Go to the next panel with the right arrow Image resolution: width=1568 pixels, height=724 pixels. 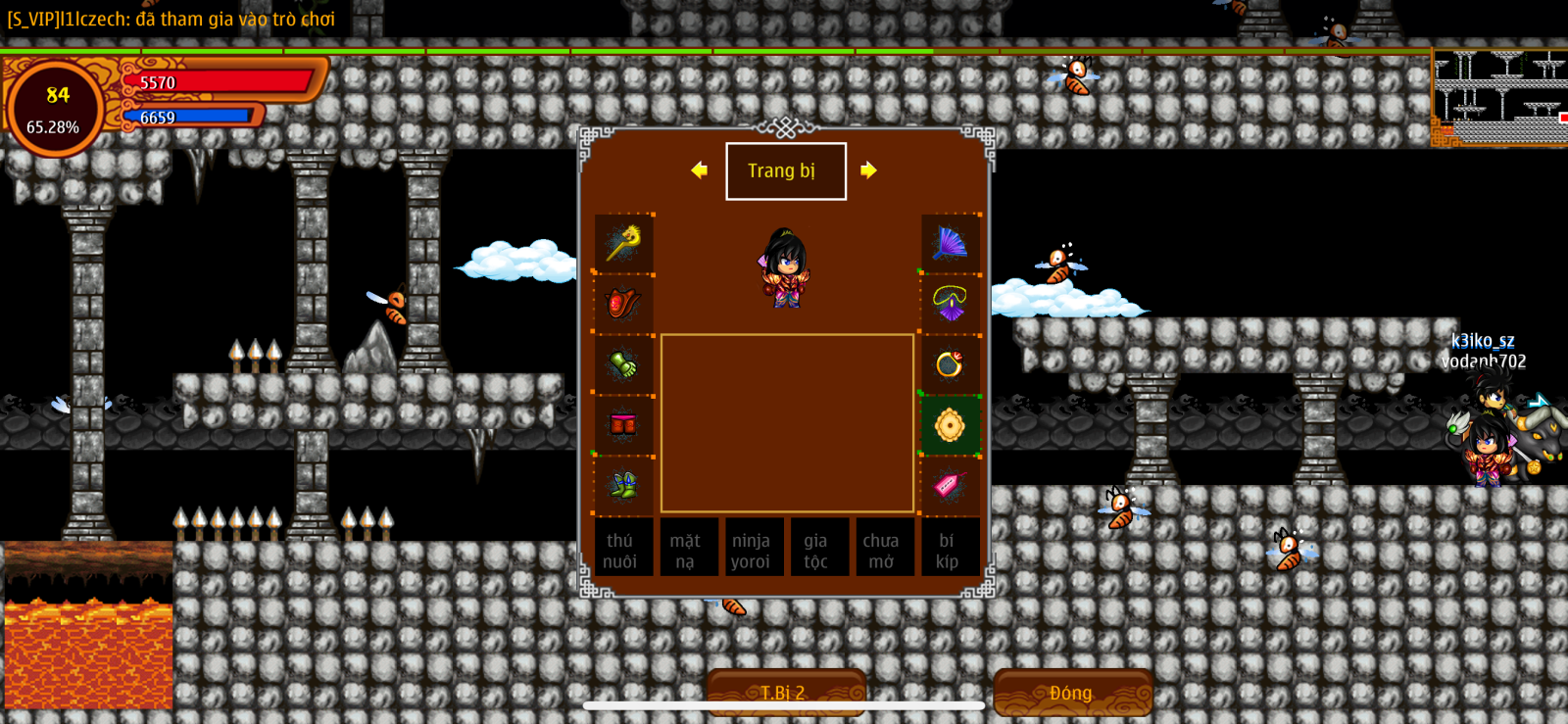[868, 170]
